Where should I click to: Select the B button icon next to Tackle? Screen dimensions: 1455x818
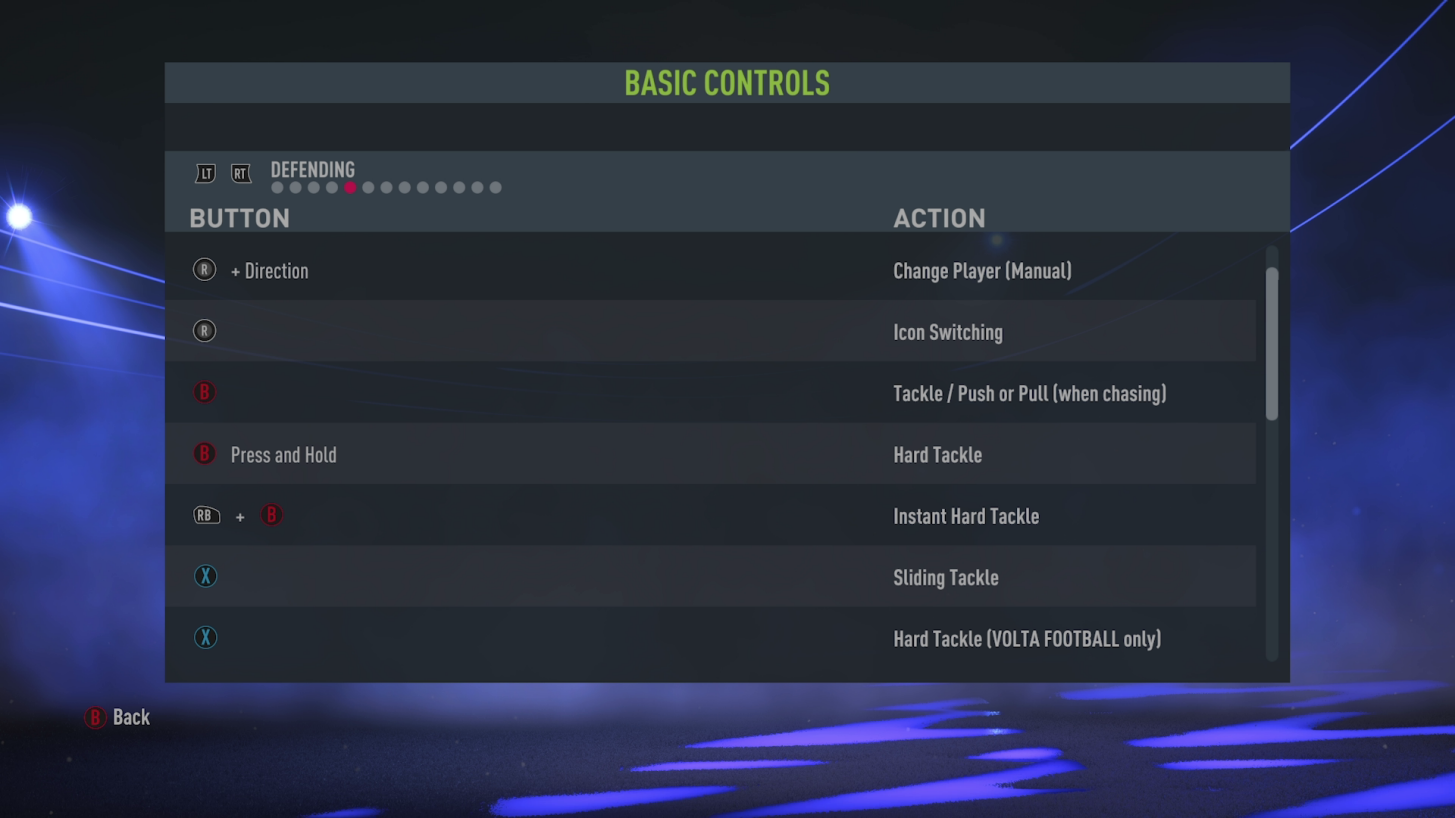click(204, 392)
